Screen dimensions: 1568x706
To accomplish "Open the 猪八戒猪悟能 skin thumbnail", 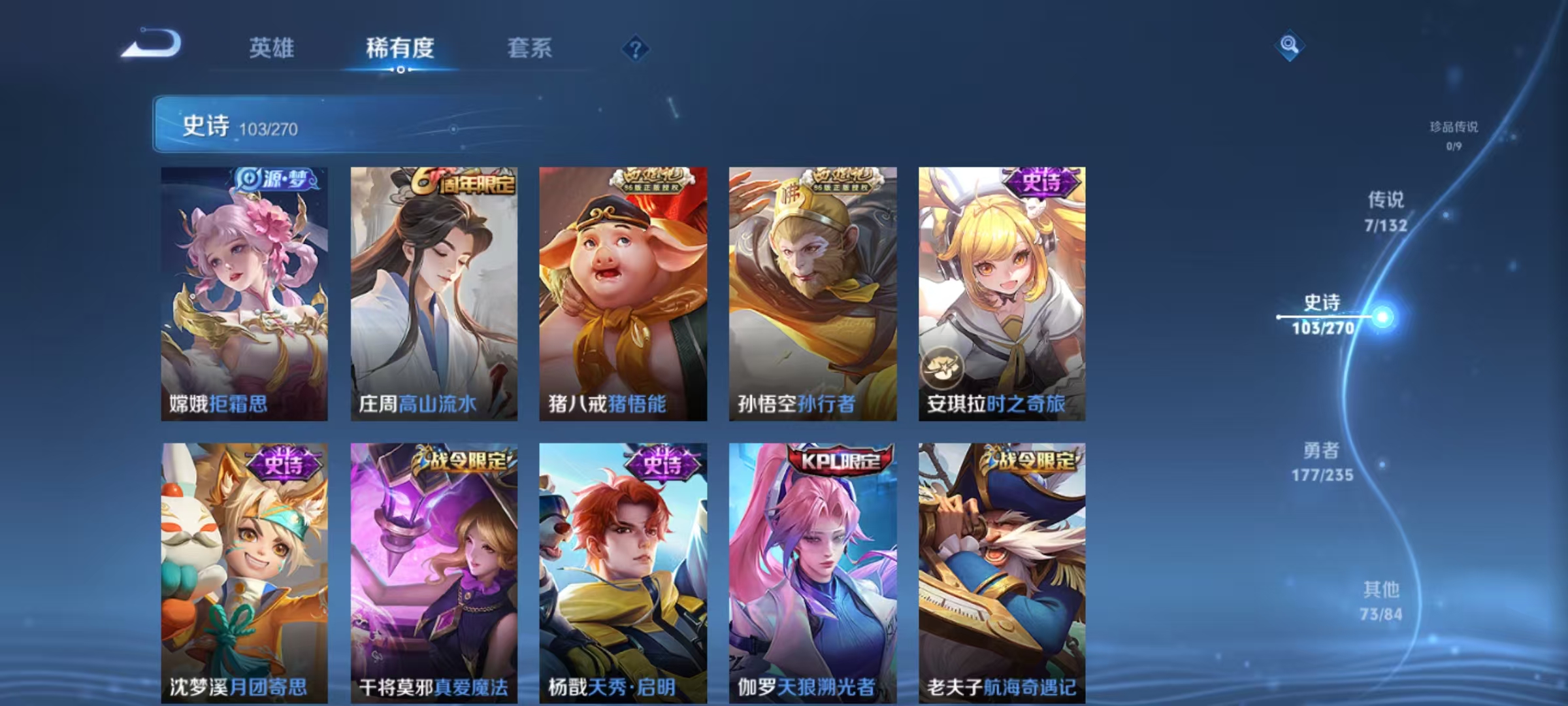I will [x=624, y=288].
